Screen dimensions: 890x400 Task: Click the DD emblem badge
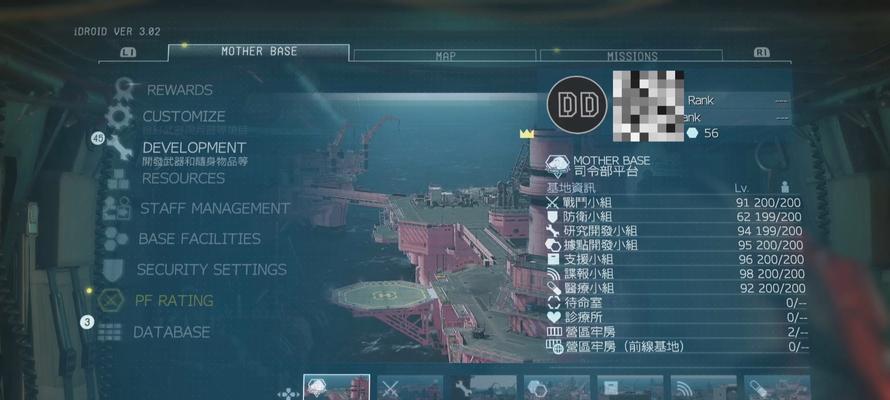click(577, 102)
